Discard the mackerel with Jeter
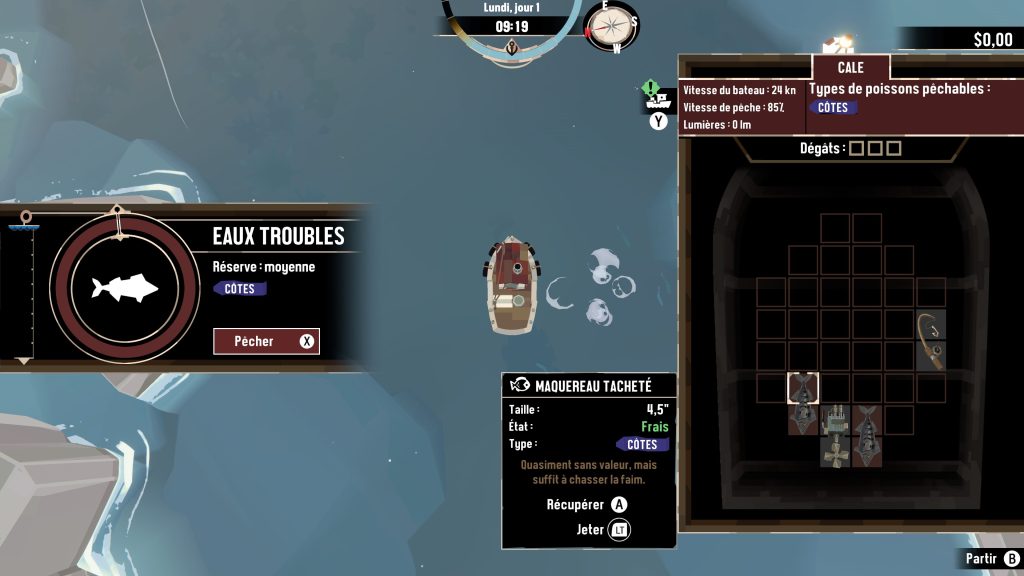Viewport: 1024px width, 576px height. pyautogui.click(x=604, y=529)
